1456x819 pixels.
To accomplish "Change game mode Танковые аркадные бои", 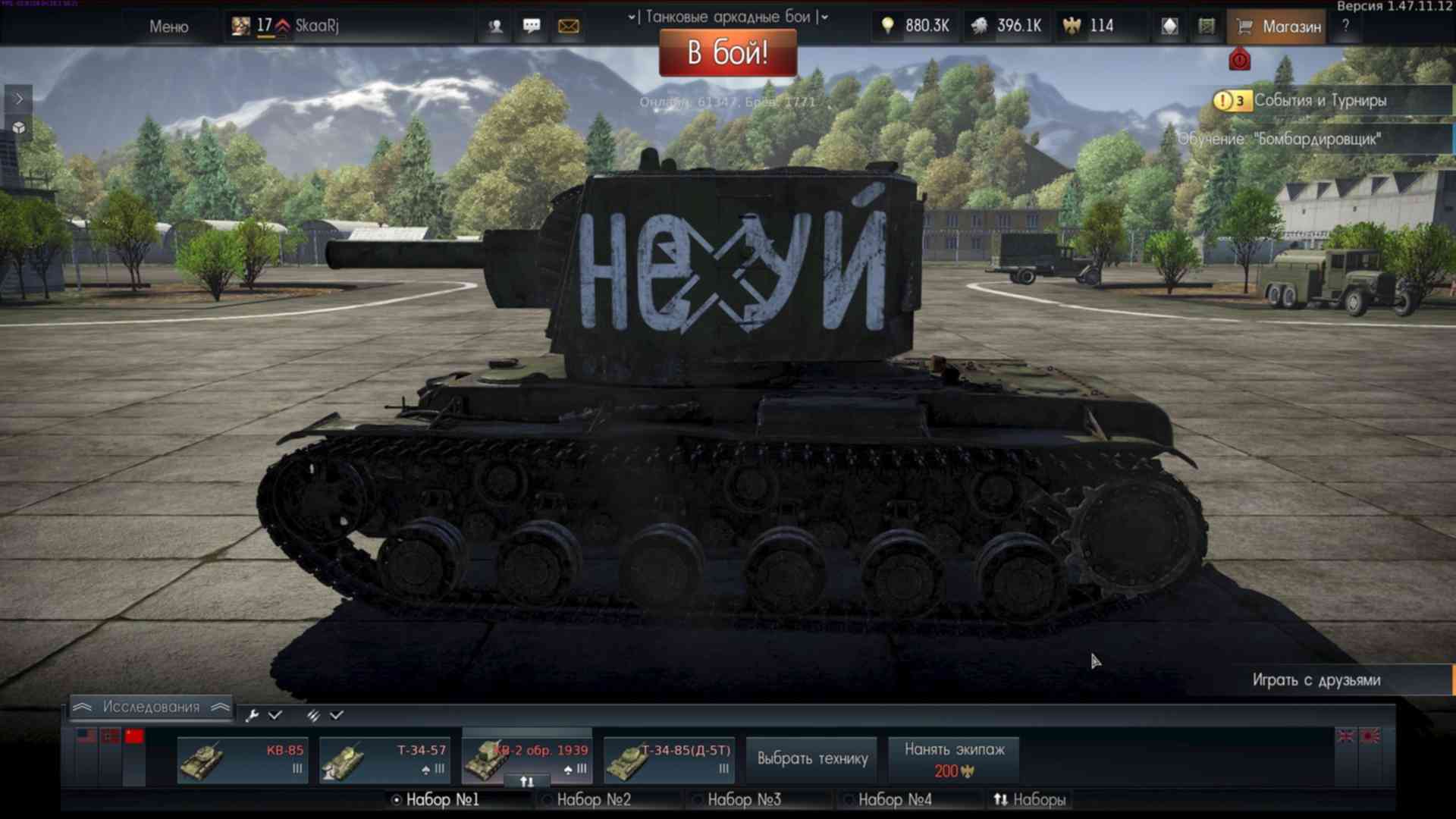I will [x=727, y=17].
